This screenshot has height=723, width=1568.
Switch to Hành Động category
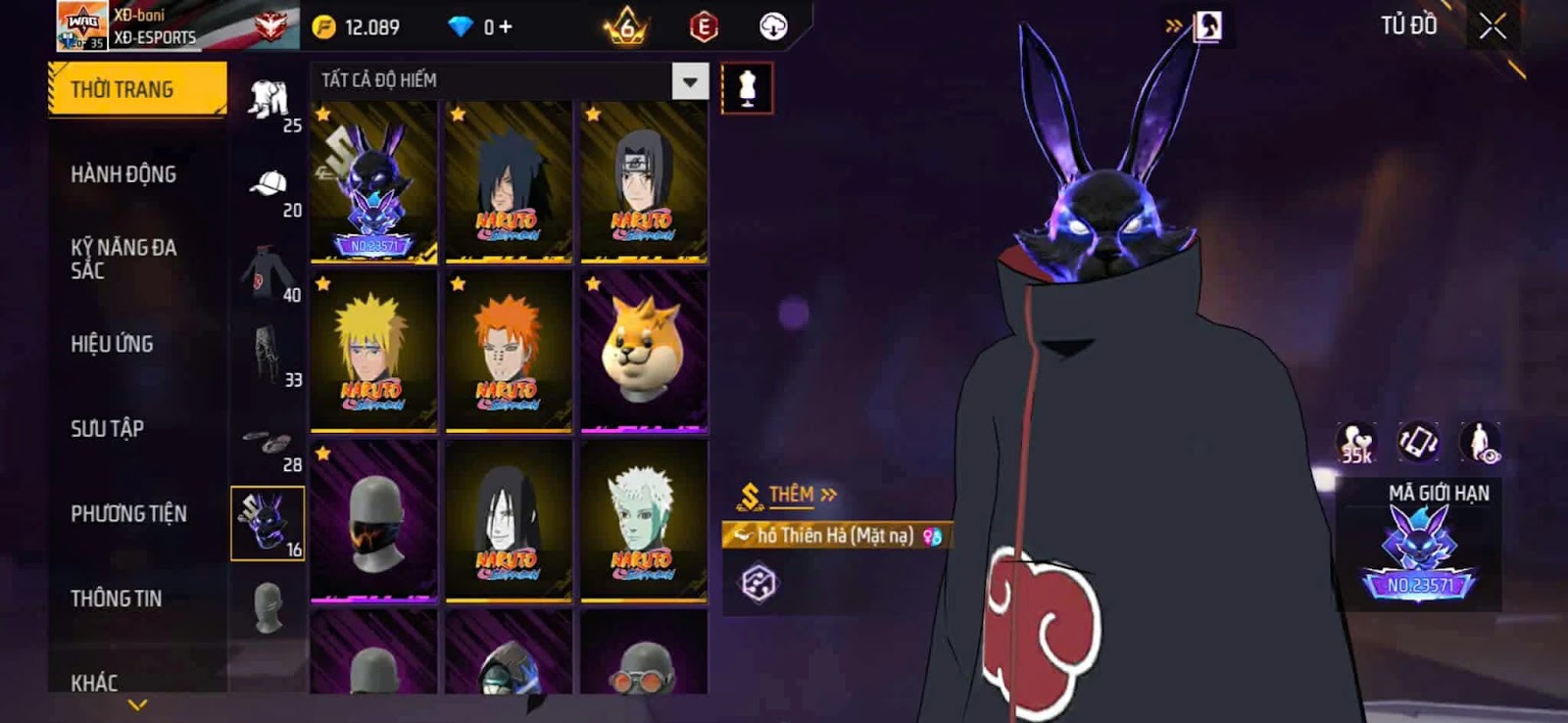[123, 174]
